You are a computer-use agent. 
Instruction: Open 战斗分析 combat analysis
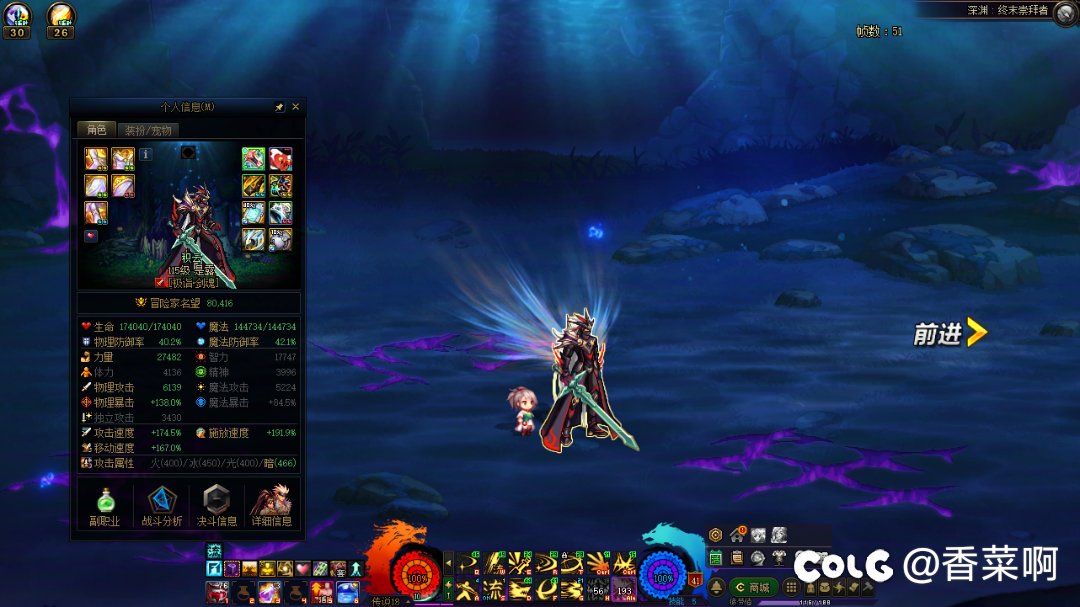click(x=160, y=506)
